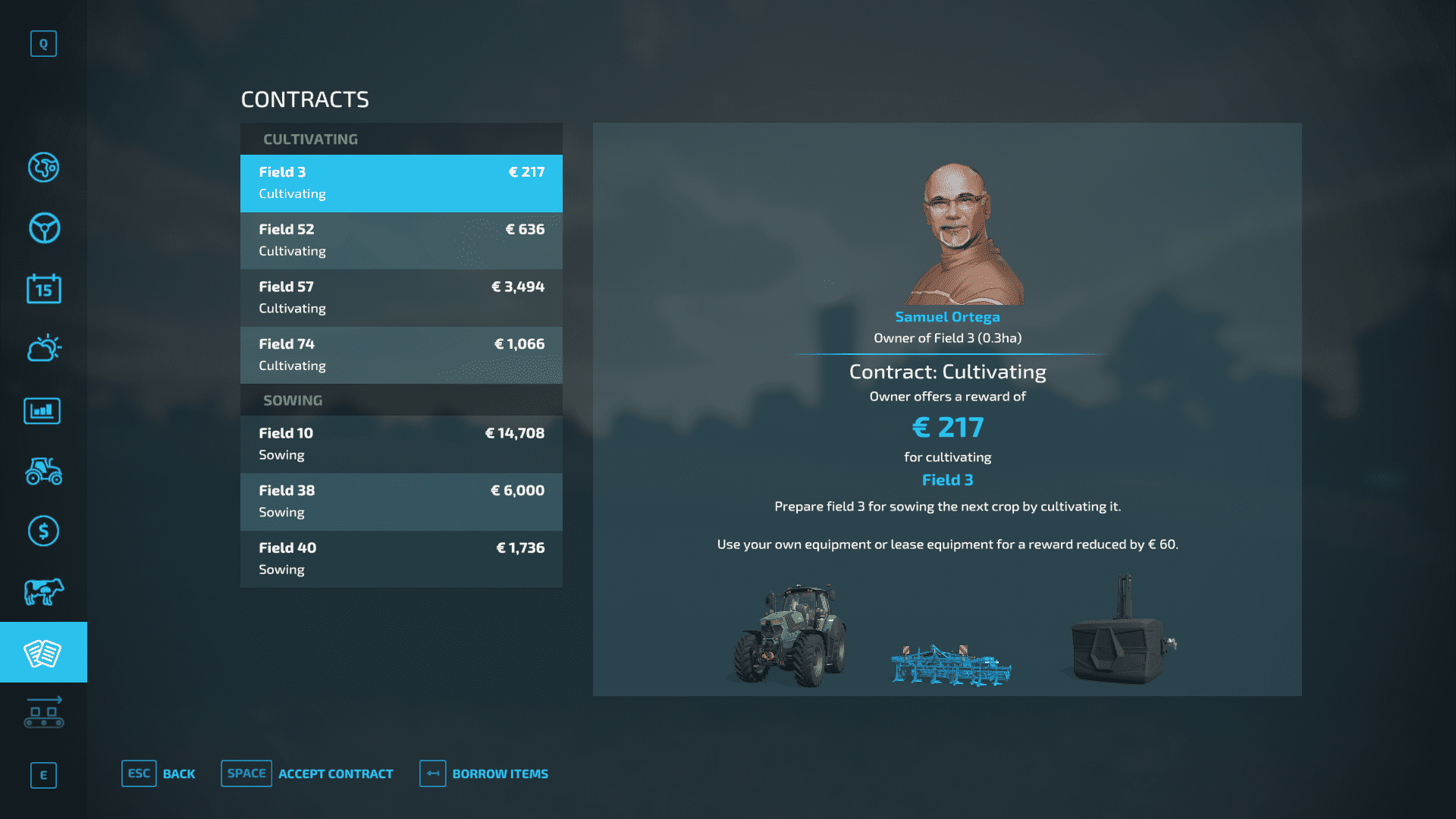View the Field 38 sowing contract

click(401, 501)
